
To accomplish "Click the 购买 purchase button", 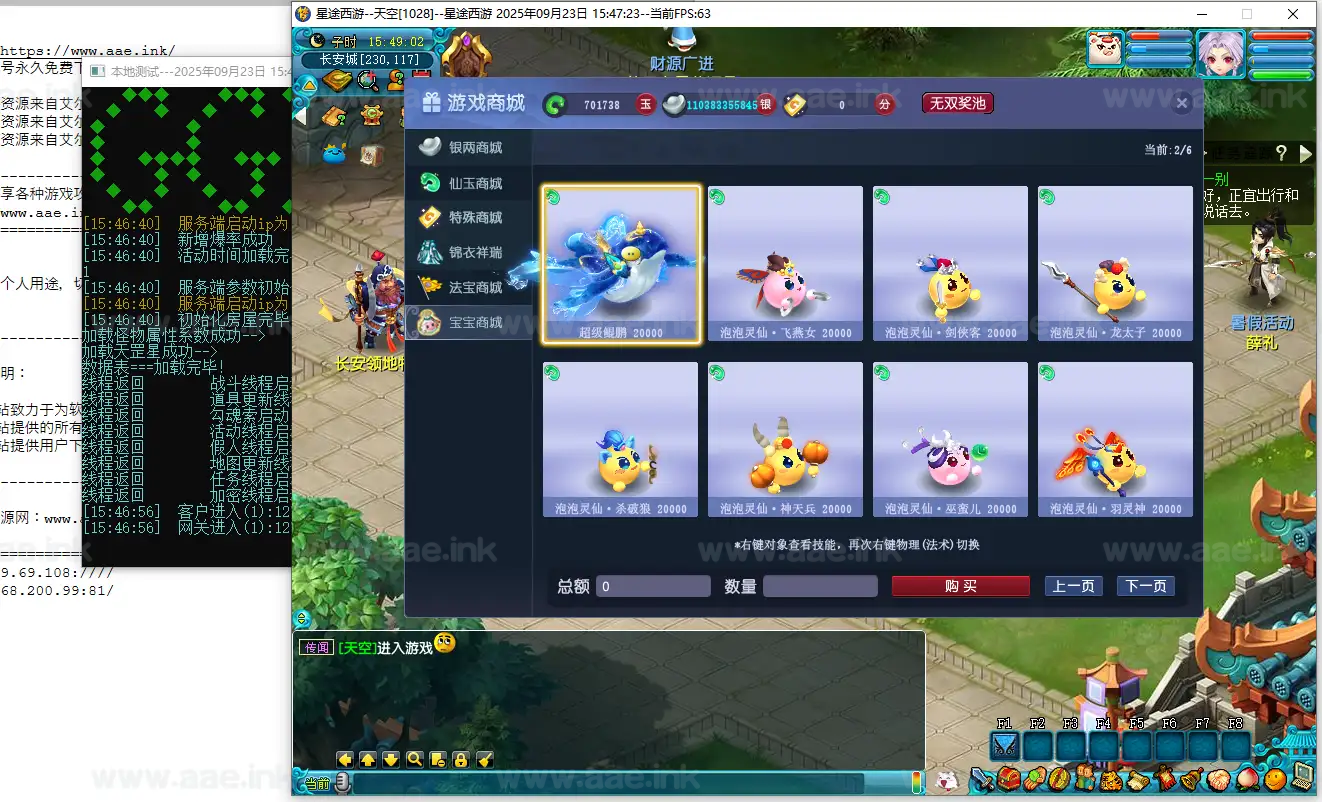I will (x=960, y=586).
